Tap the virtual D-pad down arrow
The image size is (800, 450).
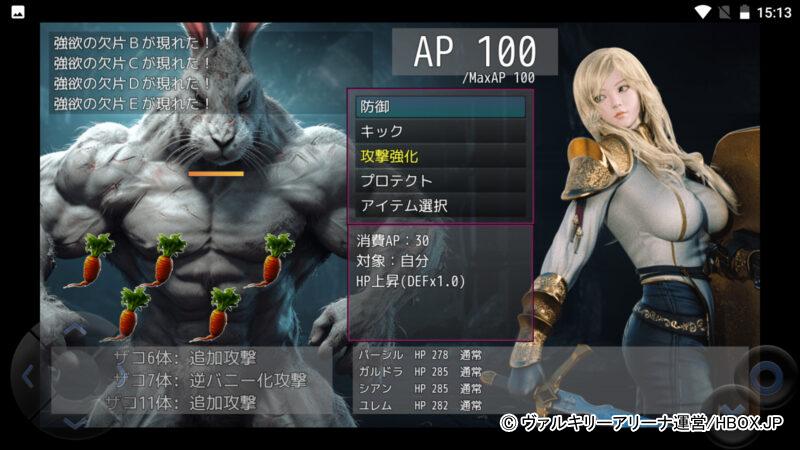coord(75,424)
